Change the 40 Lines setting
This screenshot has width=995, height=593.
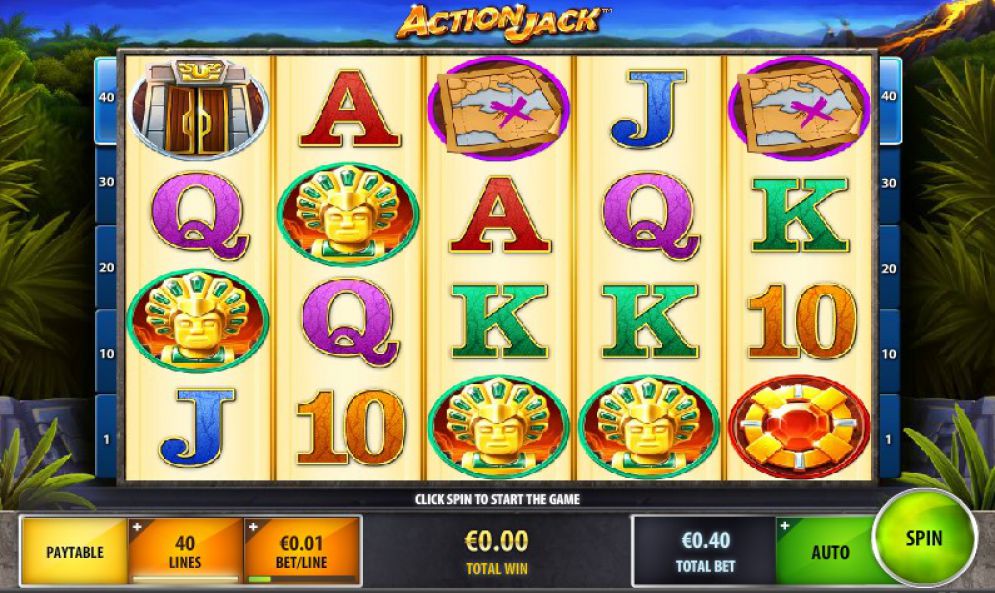[185, 551]
